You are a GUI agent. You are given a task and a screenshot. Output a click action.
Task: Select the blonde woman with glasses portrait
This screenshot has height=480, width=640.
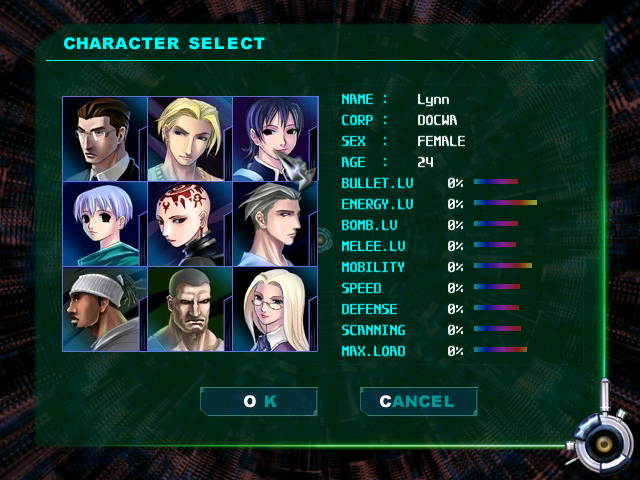click(x=274, y=309)
